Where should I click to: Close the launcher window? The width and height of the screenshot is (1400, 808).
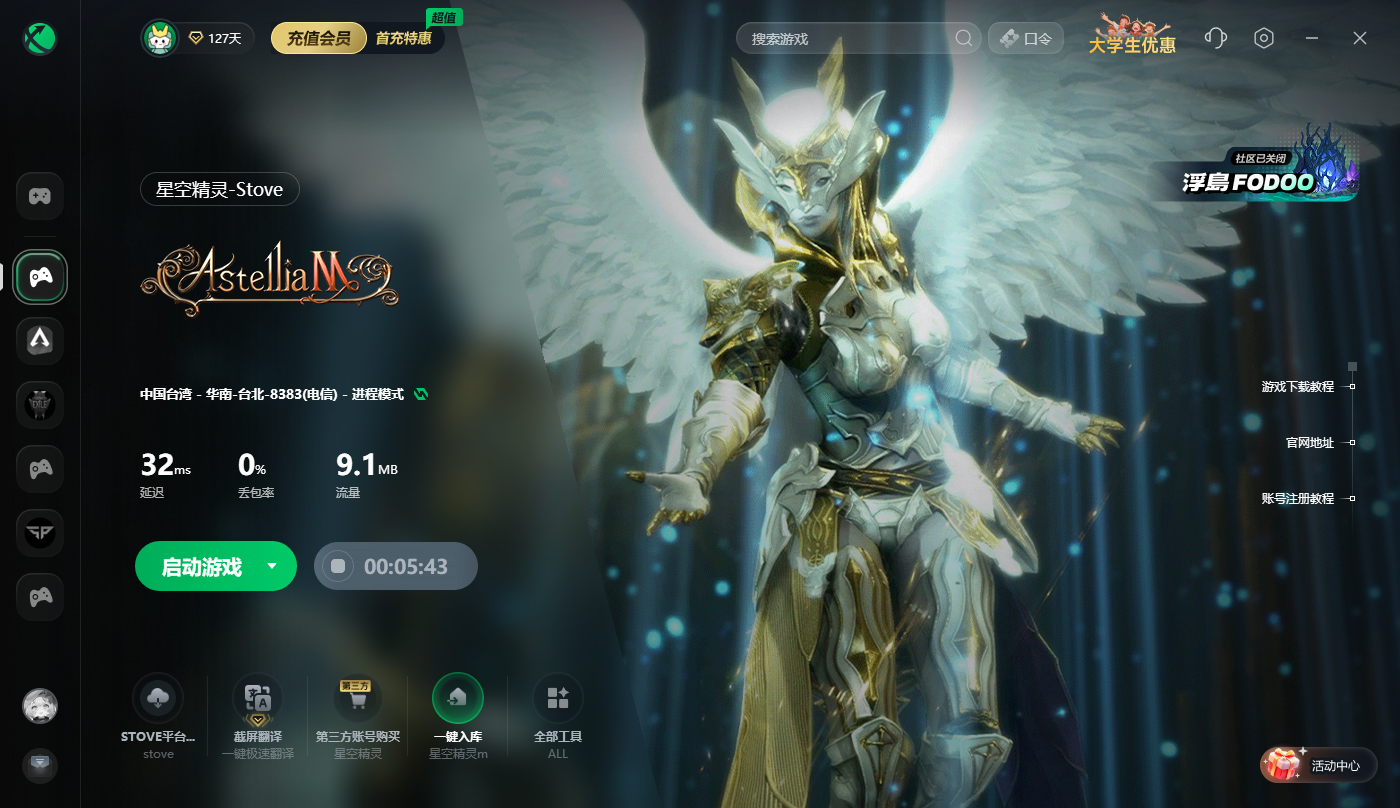click(x=1360, y=38)
